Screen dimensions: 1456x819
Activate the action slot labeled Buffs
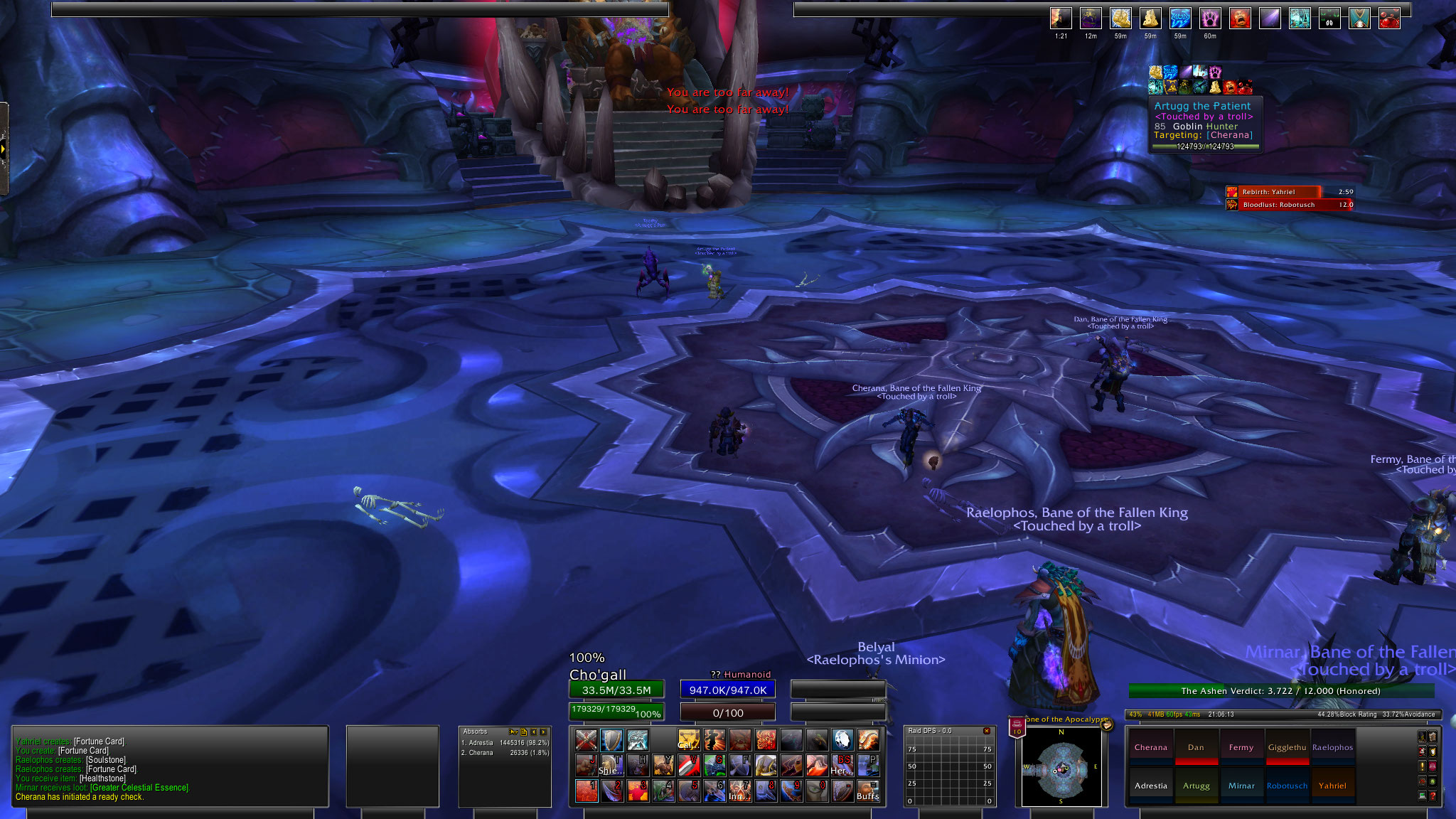point(867,791)
